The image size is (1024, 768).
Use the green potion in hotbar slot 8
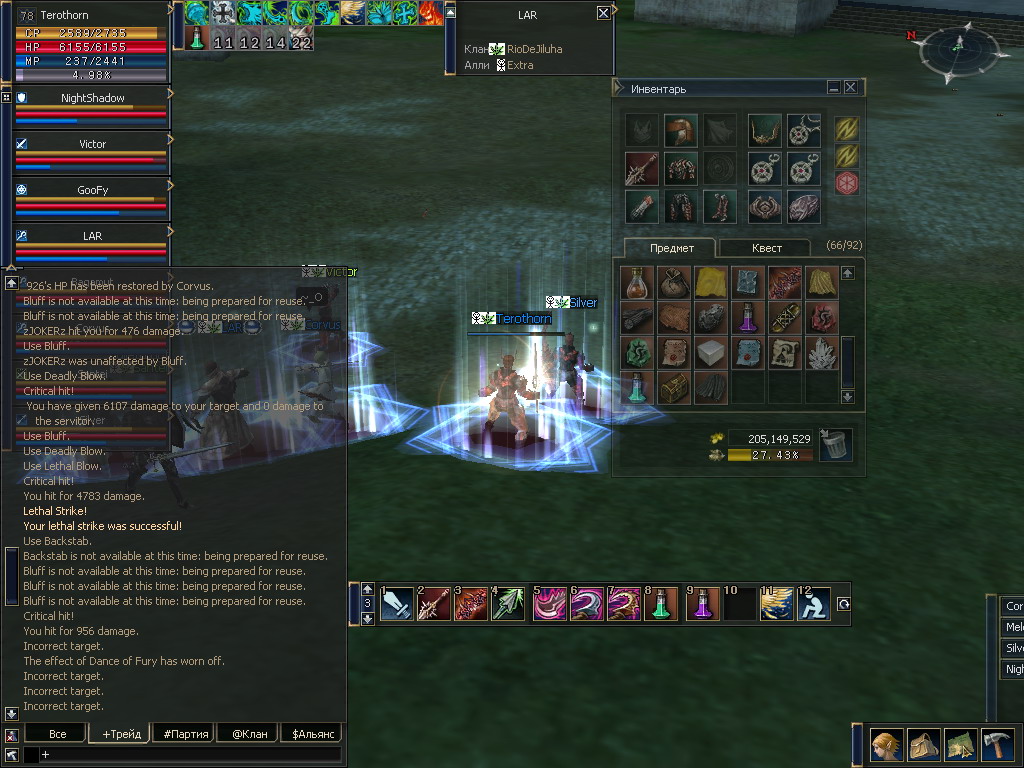(x=661, y=604)
